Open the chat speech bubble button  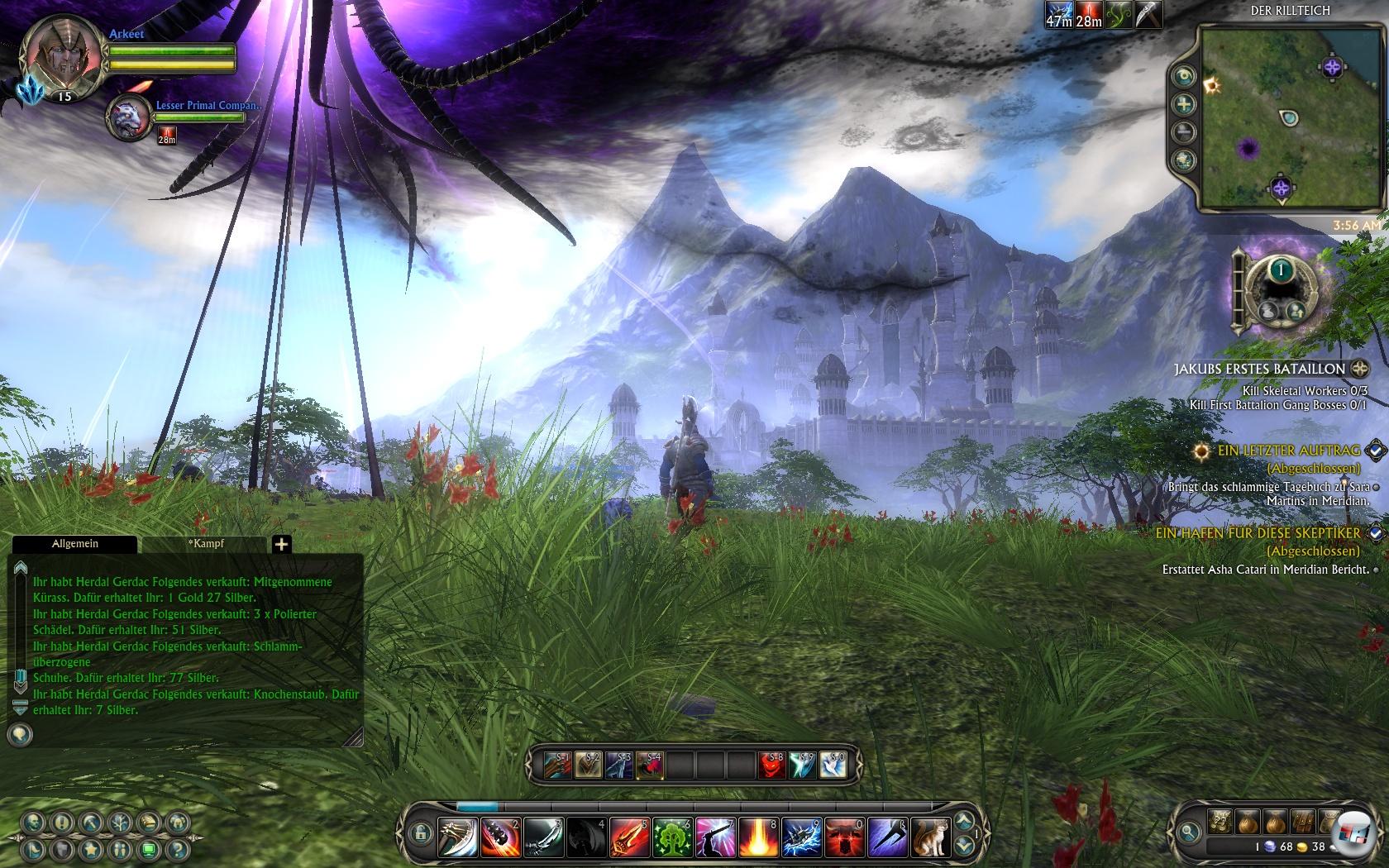pyautogui.click(x=20, y=734)
